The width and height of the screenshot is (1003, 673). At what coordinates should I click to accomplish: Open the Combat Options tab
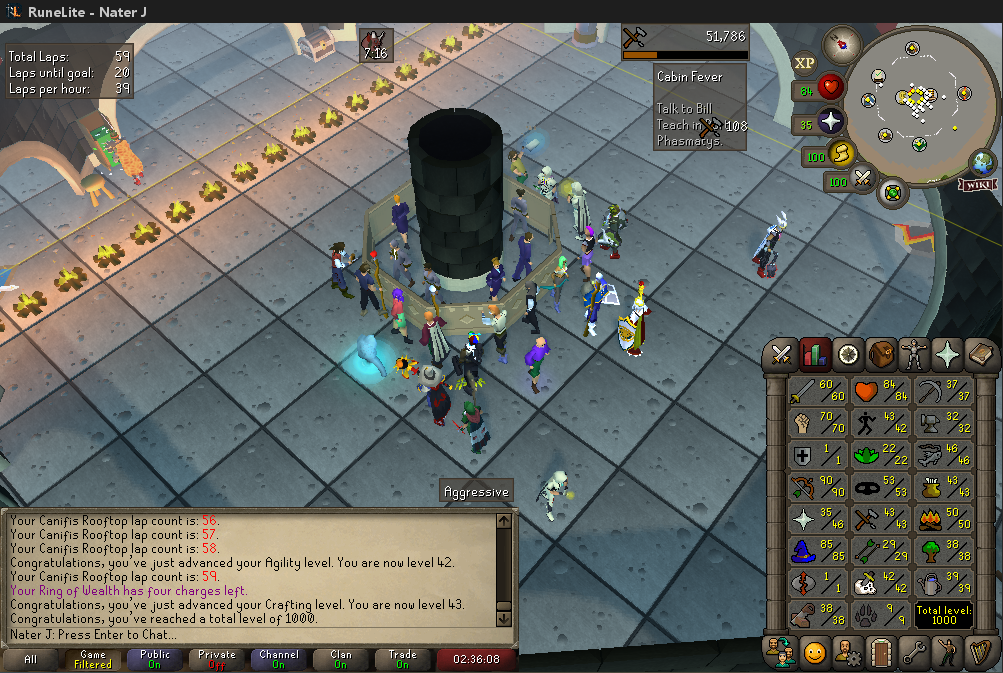[783, 354]
